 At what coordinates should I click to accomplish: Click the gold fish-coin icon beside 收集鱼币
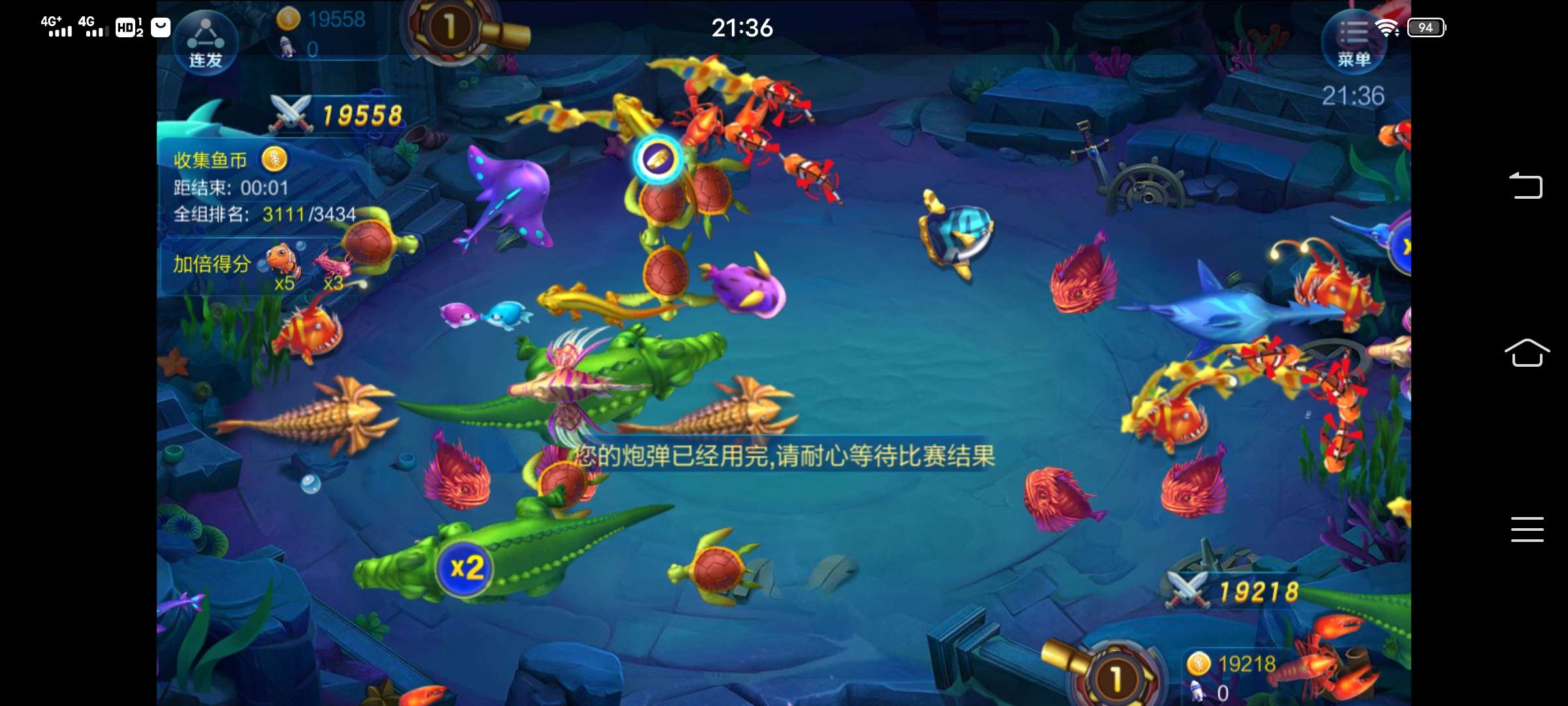(x=274, y=159)
